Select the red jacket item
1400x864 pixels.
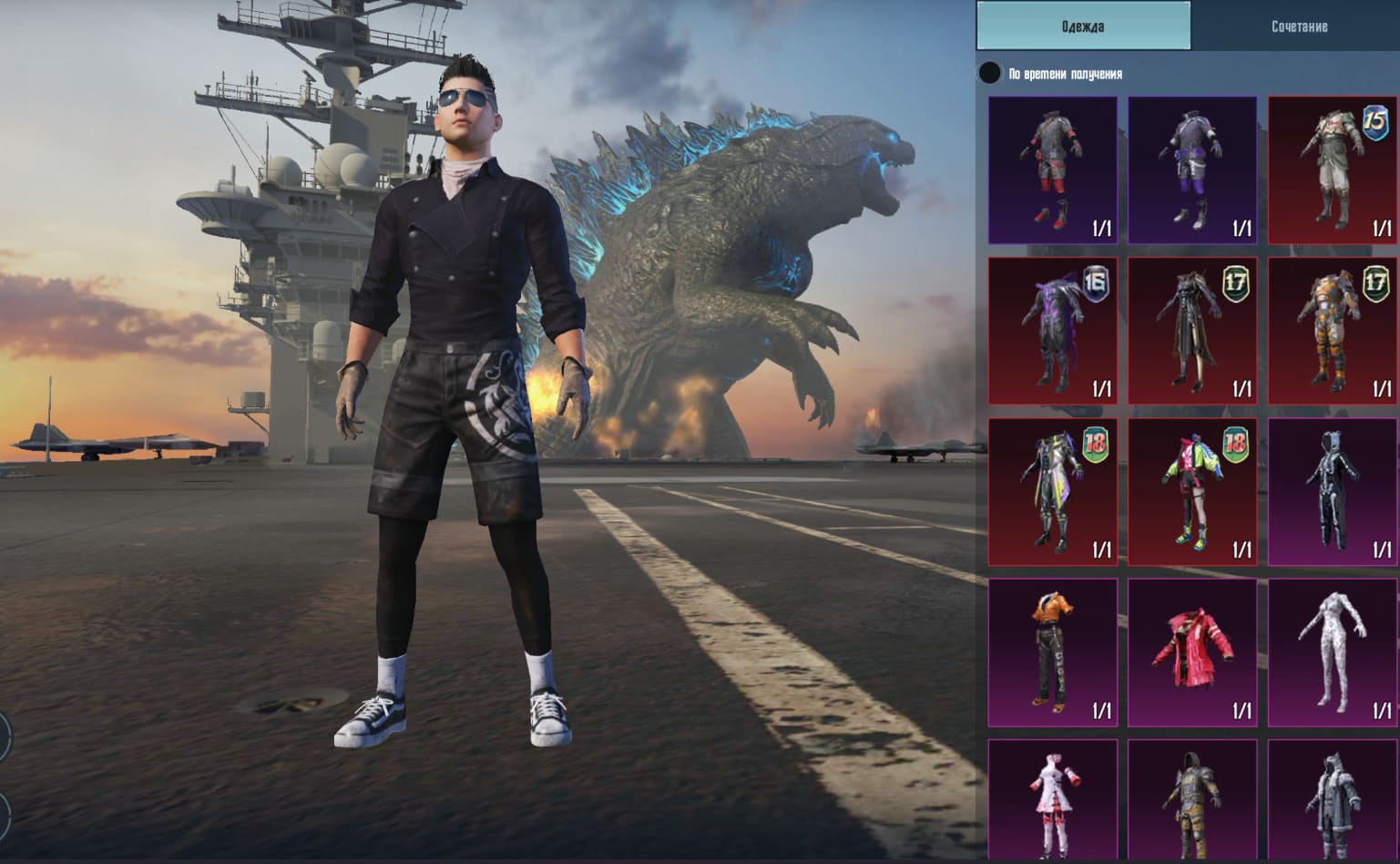tap(1192, 653)
